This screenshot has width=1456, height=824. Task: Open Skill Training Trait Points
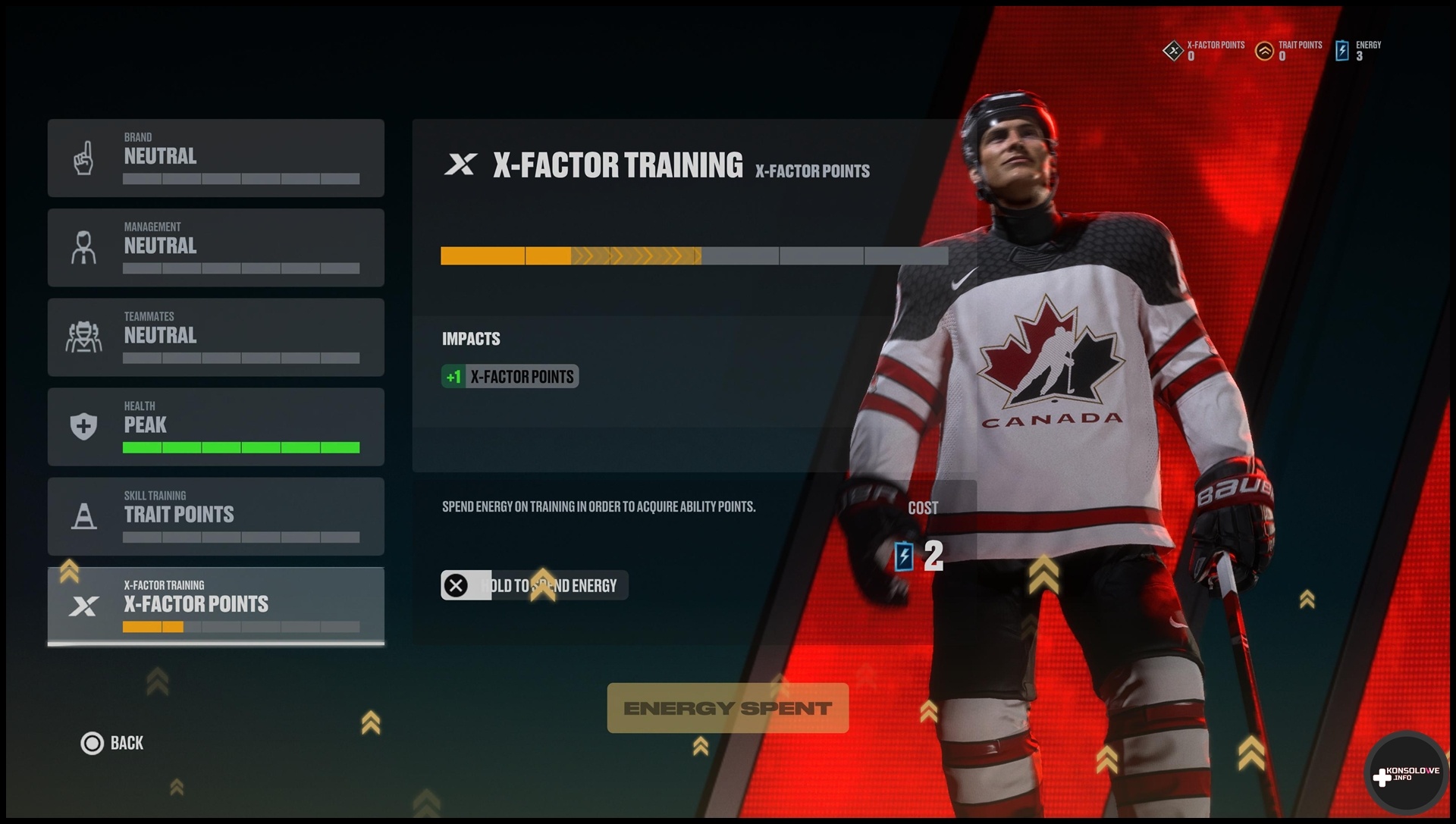pos(215,515)
